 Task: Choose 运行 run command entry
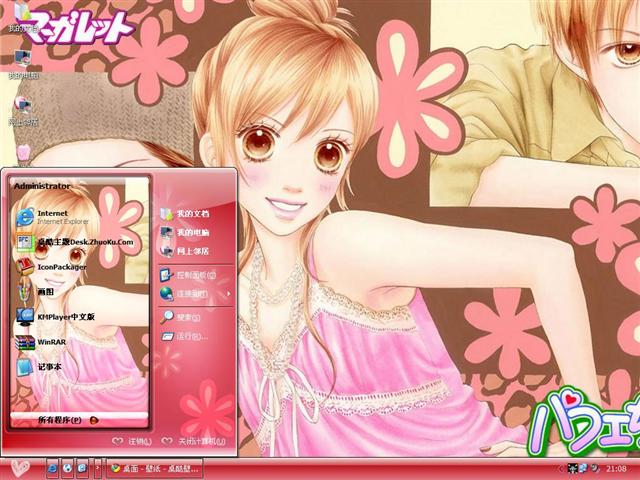pos(188,337)
